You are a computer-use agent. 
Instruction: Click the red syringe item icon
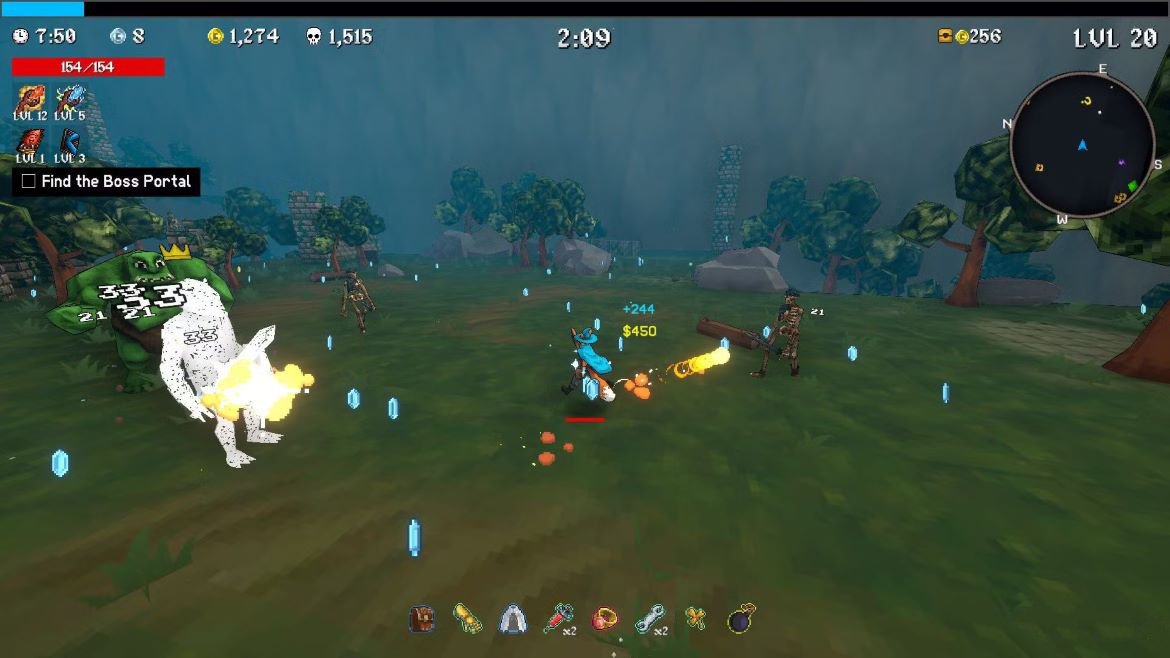click(x=557, y=619)
